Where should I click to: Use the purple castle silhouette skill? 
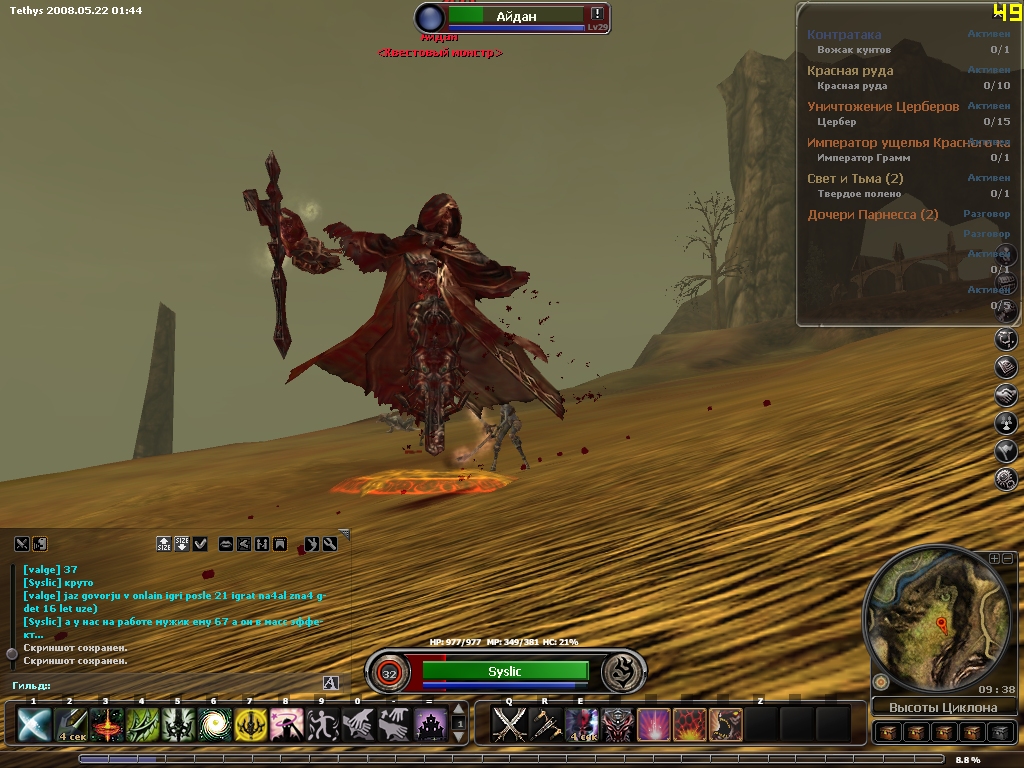coord(431,723)
